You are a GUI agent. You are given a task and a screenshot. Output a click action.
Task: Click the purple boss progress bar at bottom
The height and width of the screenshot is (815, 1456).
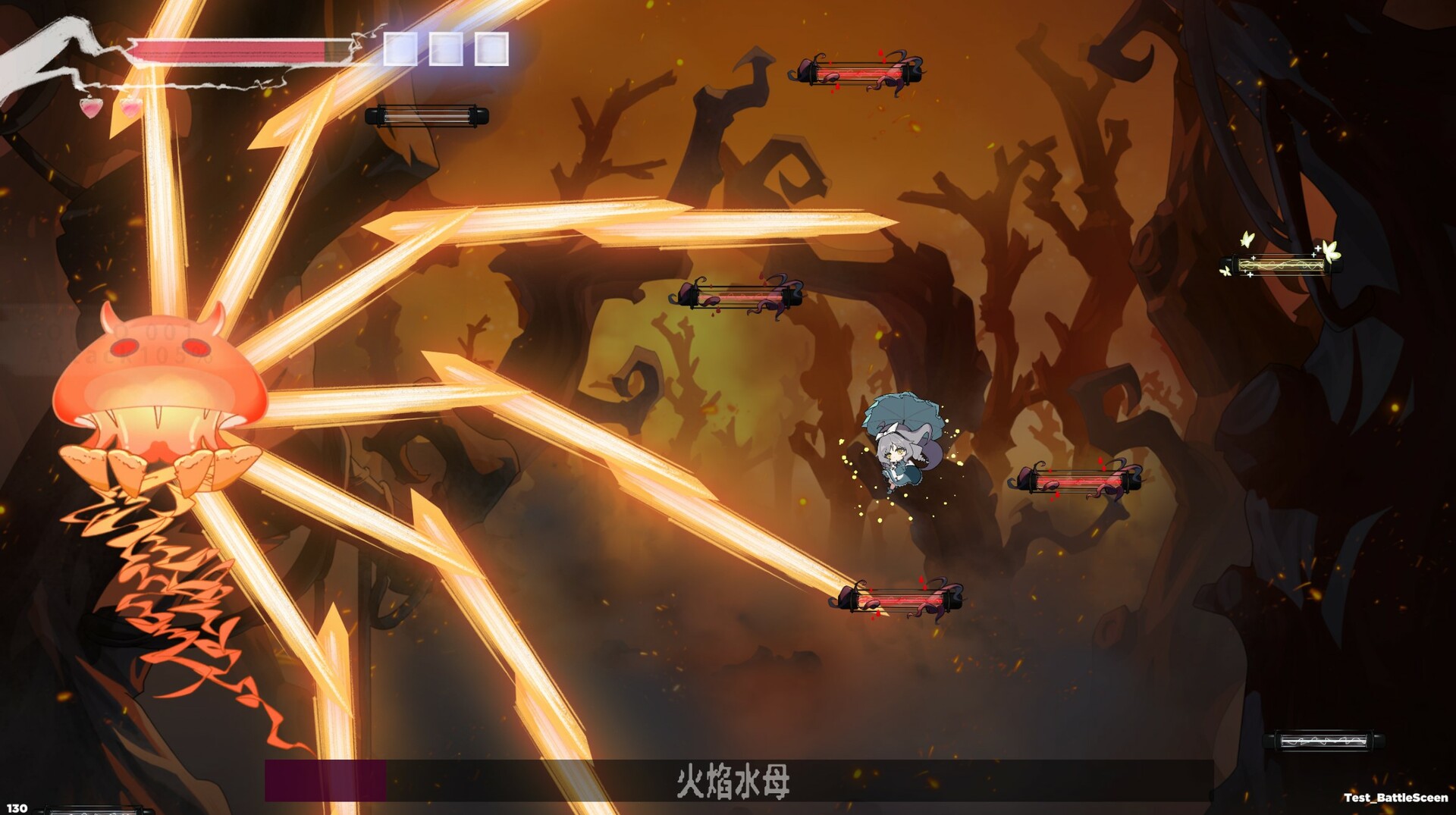326,779
